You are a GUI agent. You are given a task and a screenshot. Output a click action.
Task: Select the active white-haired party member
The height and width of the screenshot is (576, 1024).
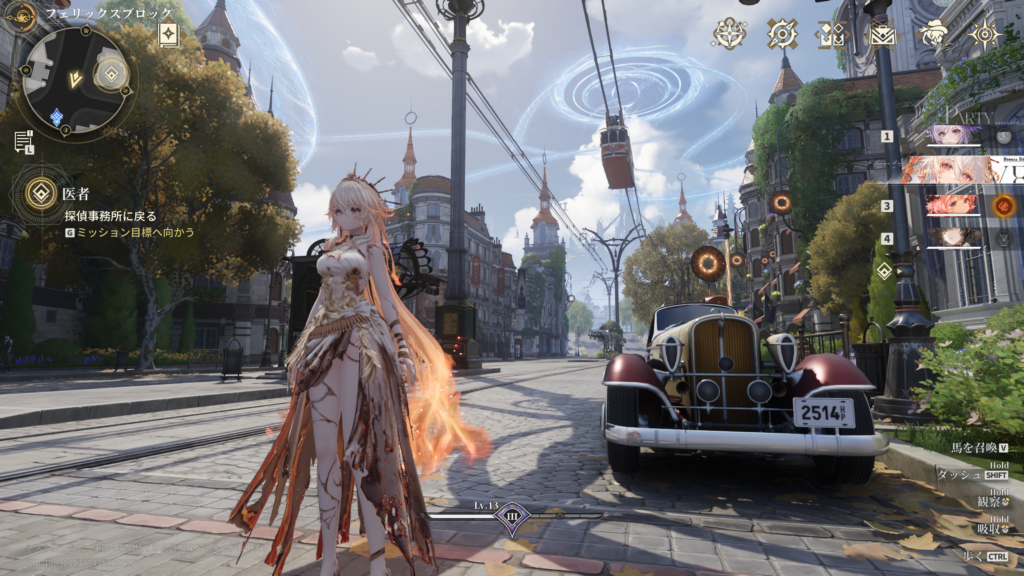click(x=950, y=169)
